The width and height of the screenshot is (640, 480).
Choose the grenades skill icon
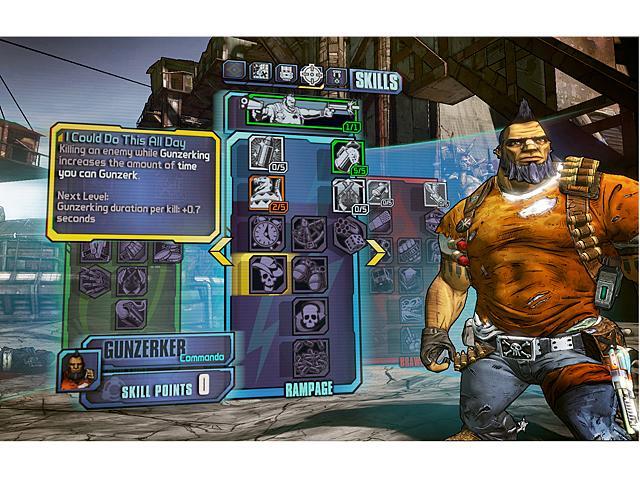(310, 271)
